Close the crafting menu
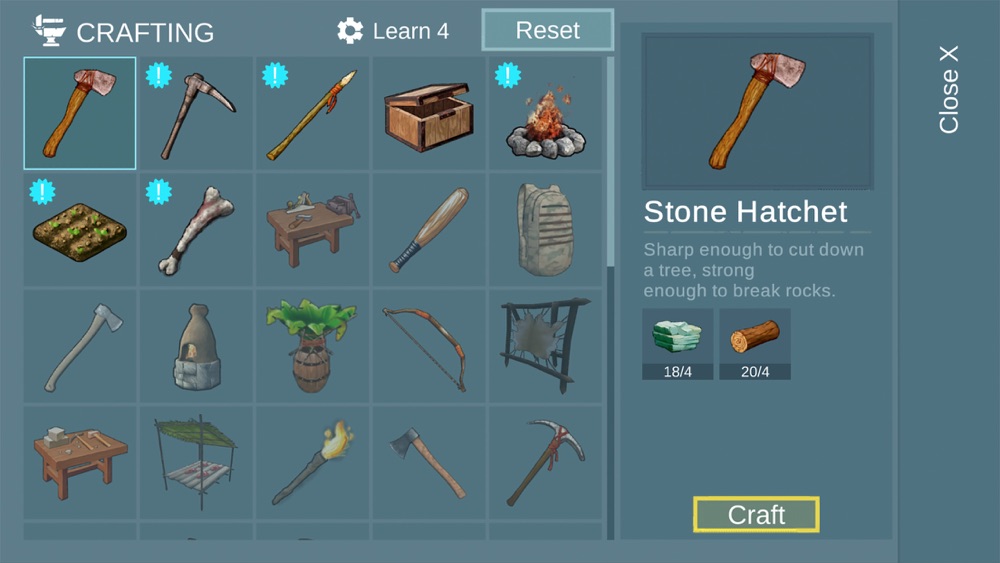Image resolution: width=1000 pixels, height=563 pixels. coord(948,89)
